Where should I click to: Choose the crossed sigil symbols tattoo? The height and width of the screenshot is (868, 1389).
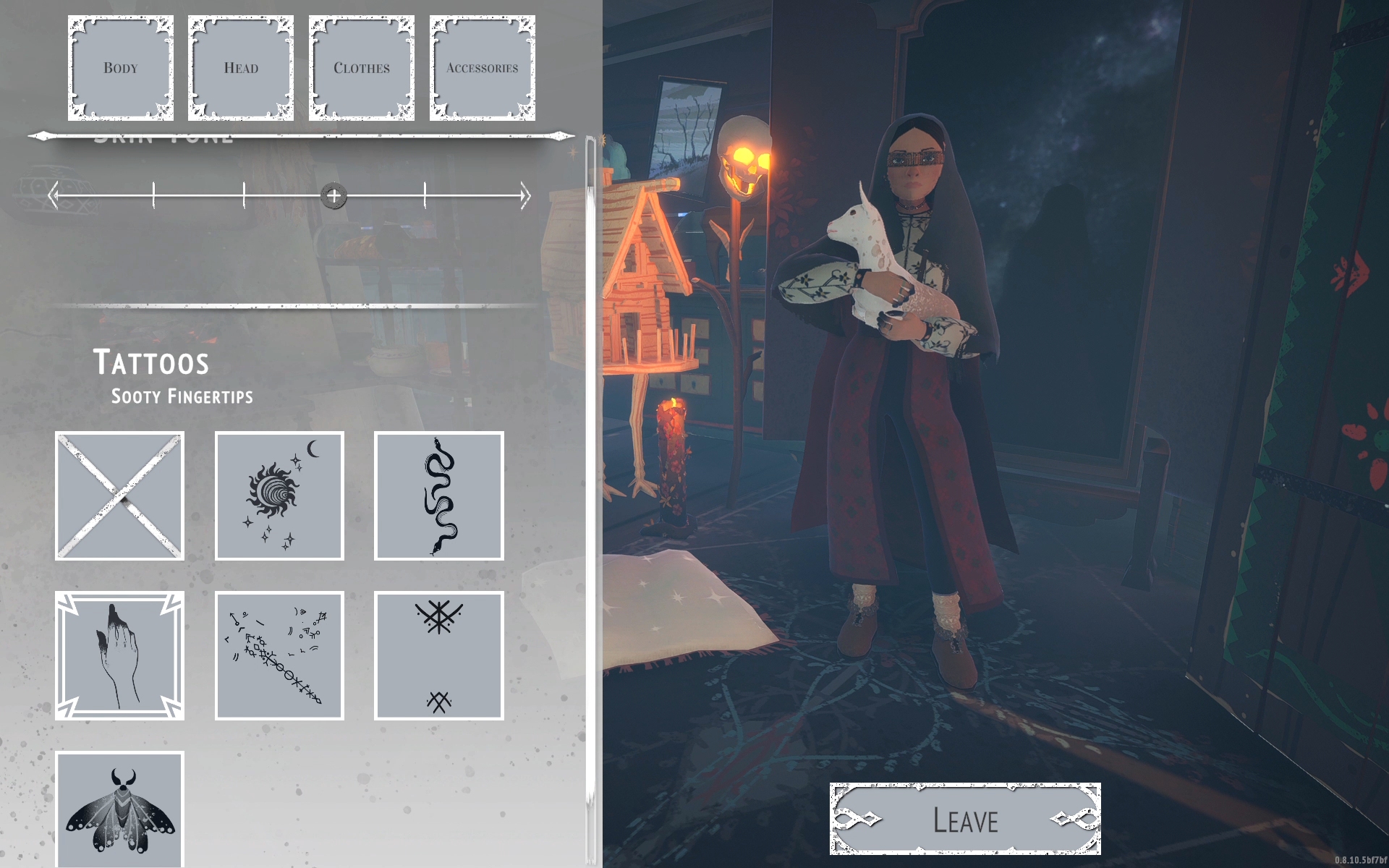pyautogui.click(x=438, y=655)
